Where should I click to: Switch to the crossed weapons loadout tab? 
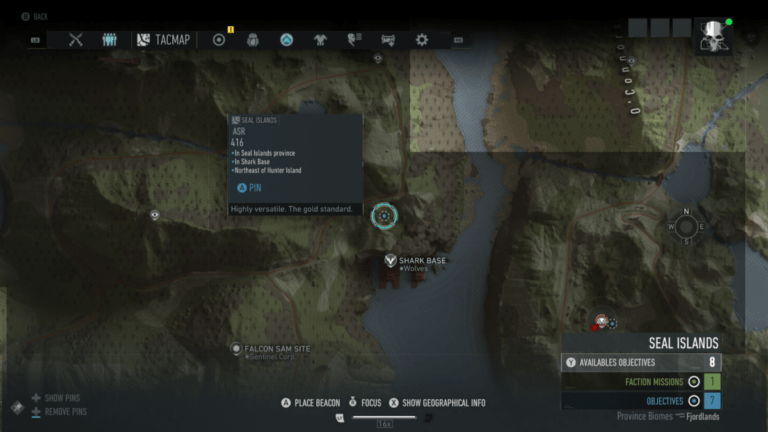76,40
